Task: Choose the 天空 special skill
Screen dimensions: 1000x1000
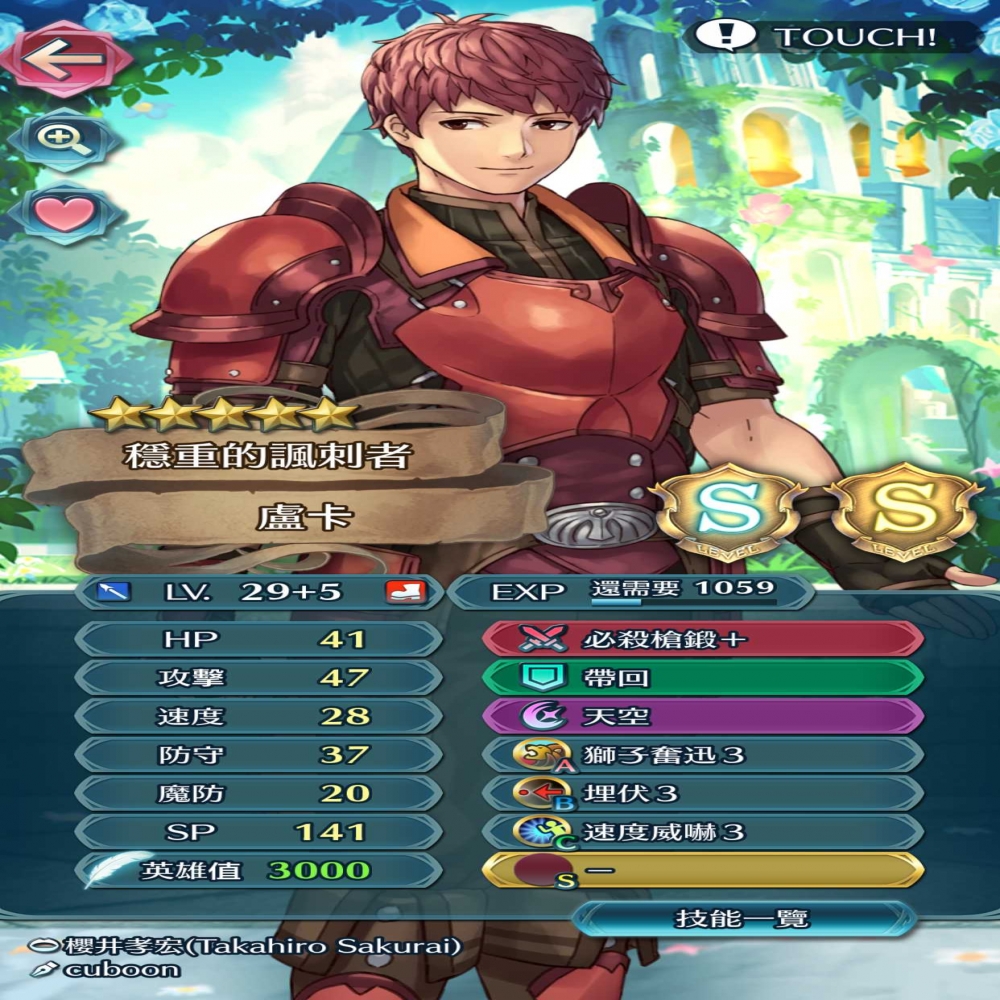Action: [x=702, y=716]
